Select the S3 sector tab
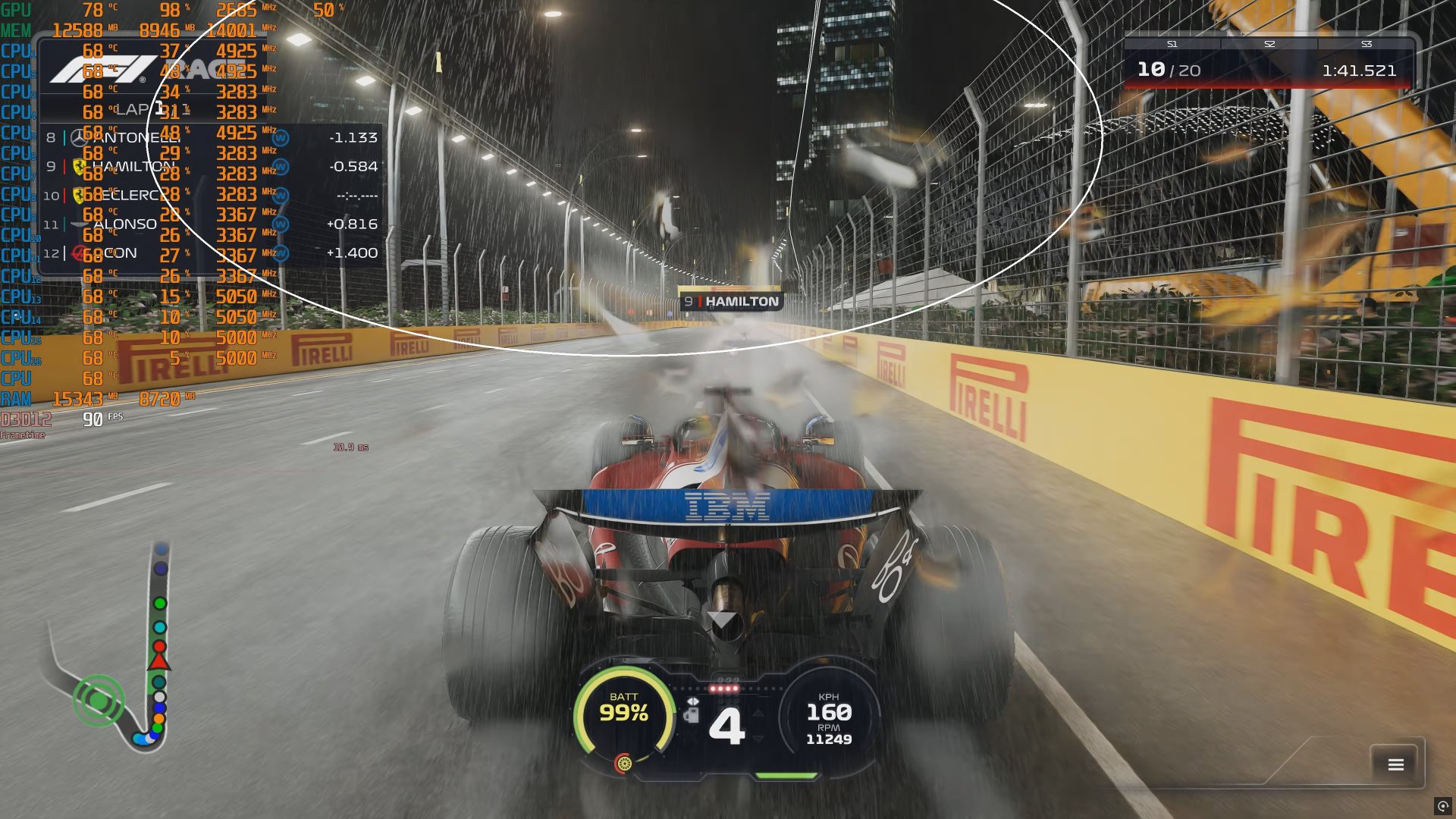 1367,44
